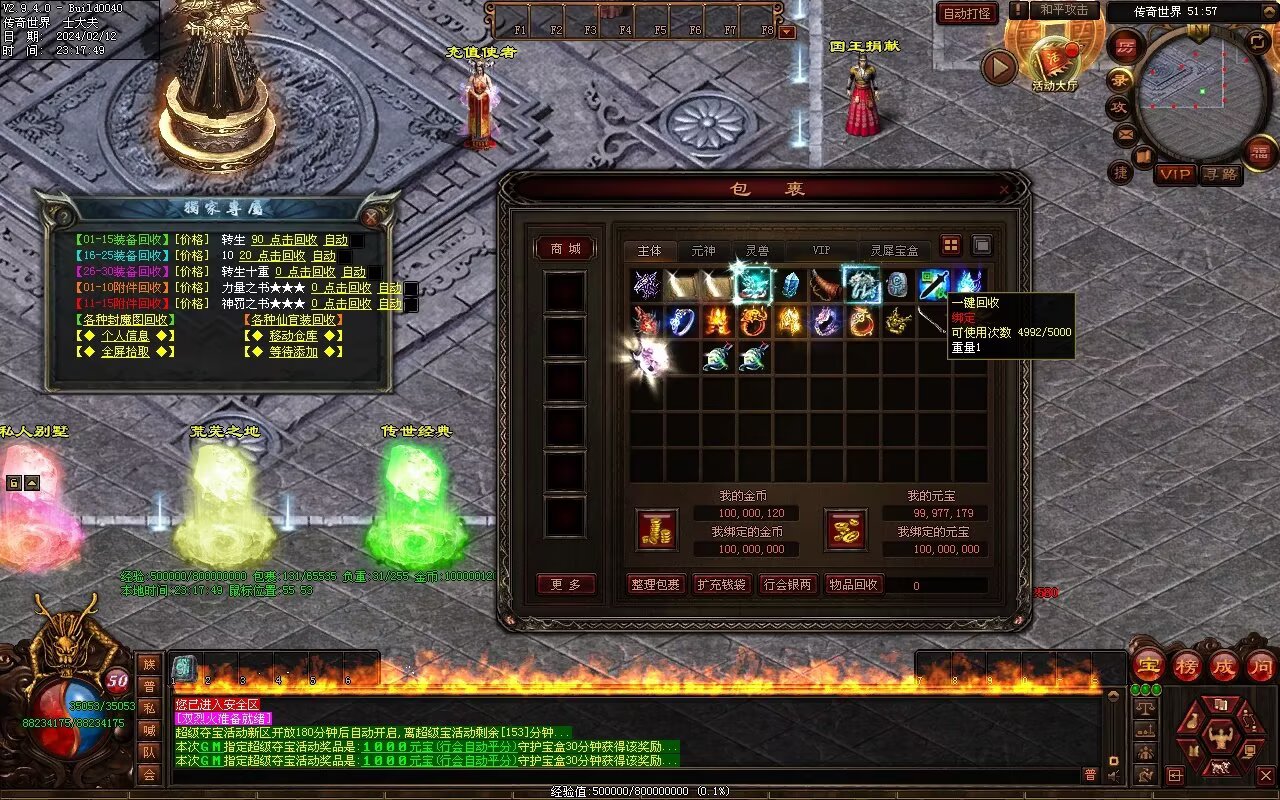Screen dimensions: 1280x800
Task: Click the VIP button below the minimap
Action: click(1175, 174)
